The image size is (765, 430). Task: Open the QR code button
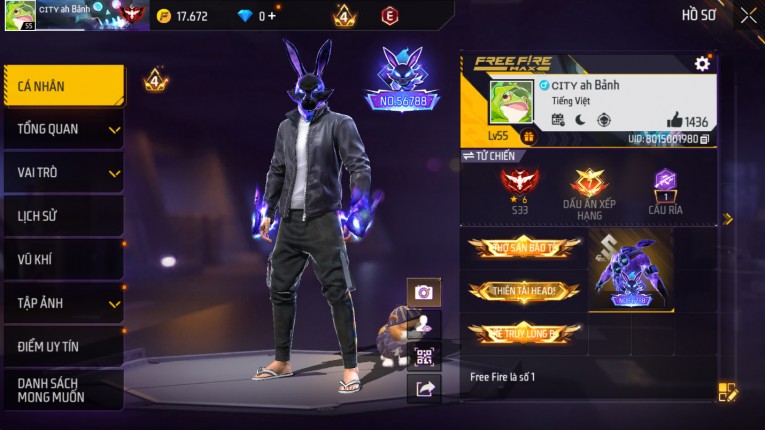pyautogui.click(x=424, y=357)
